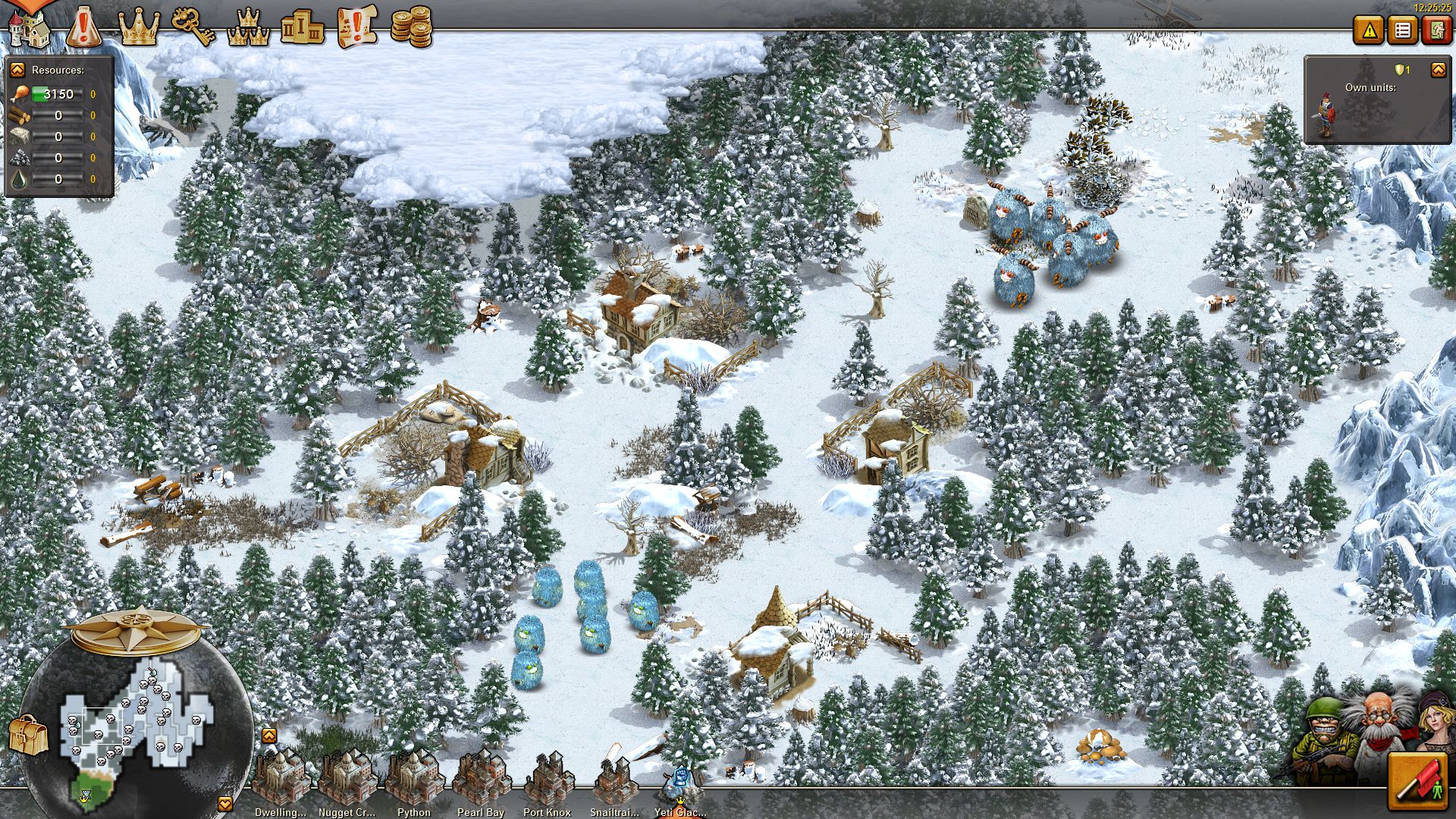Open the gold coins shop

click(x=411, y=28)
